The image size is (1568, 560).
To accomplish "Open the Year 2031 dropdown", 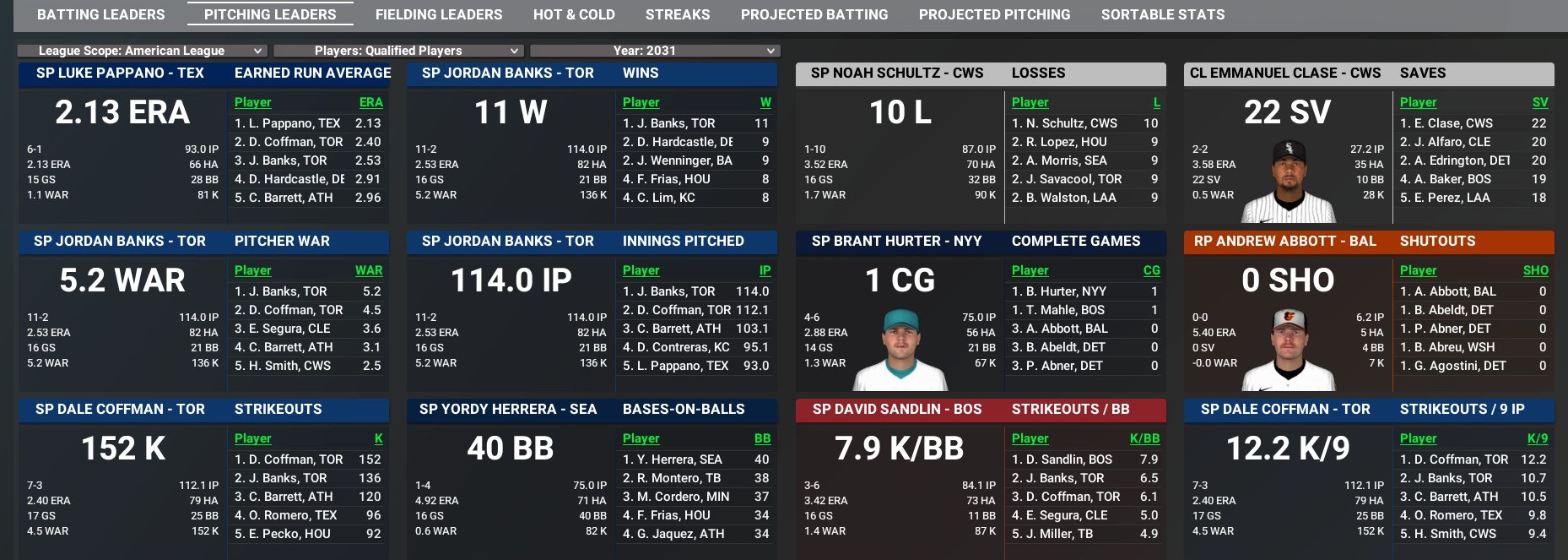I will [x=655, y=51].
